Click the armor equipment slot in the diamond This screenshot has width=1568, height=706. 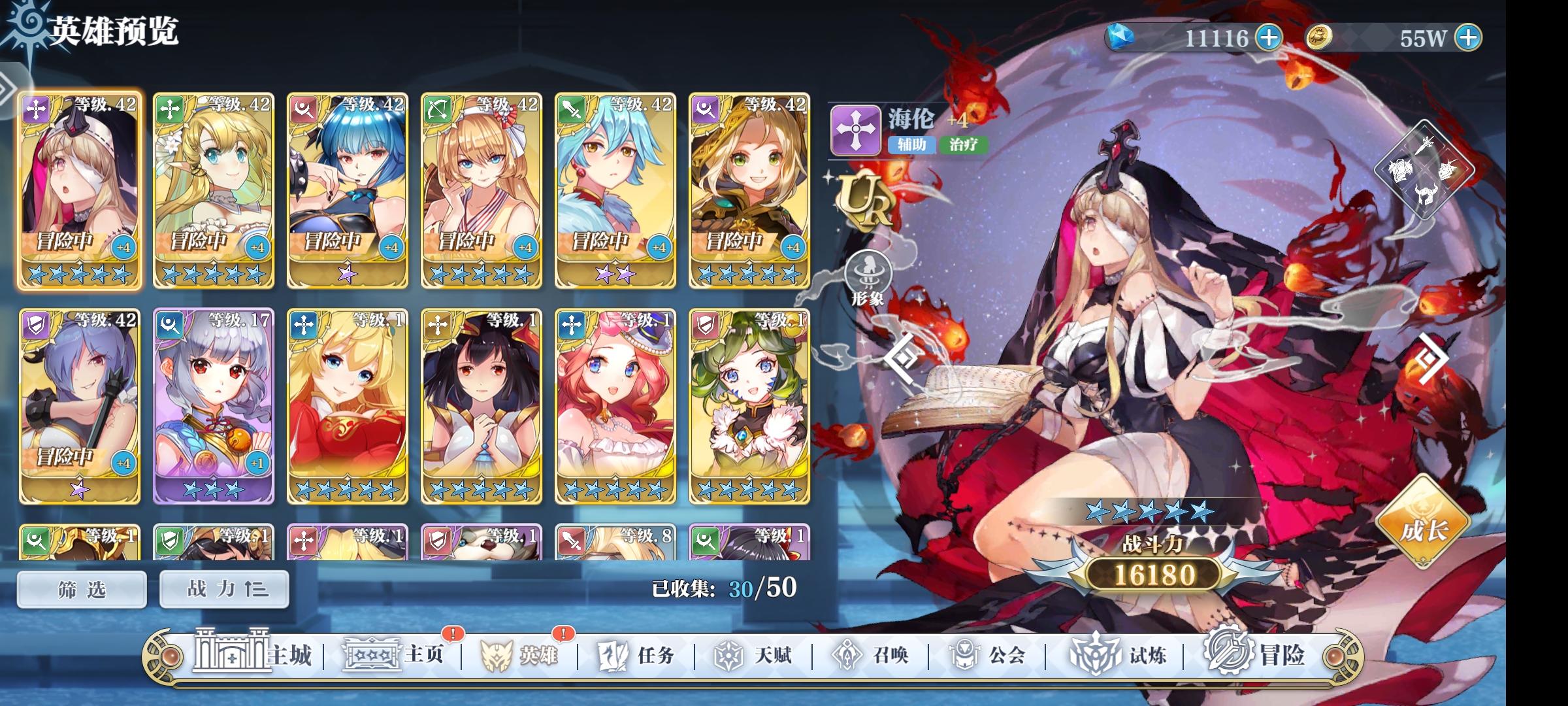click(1401, 170)
